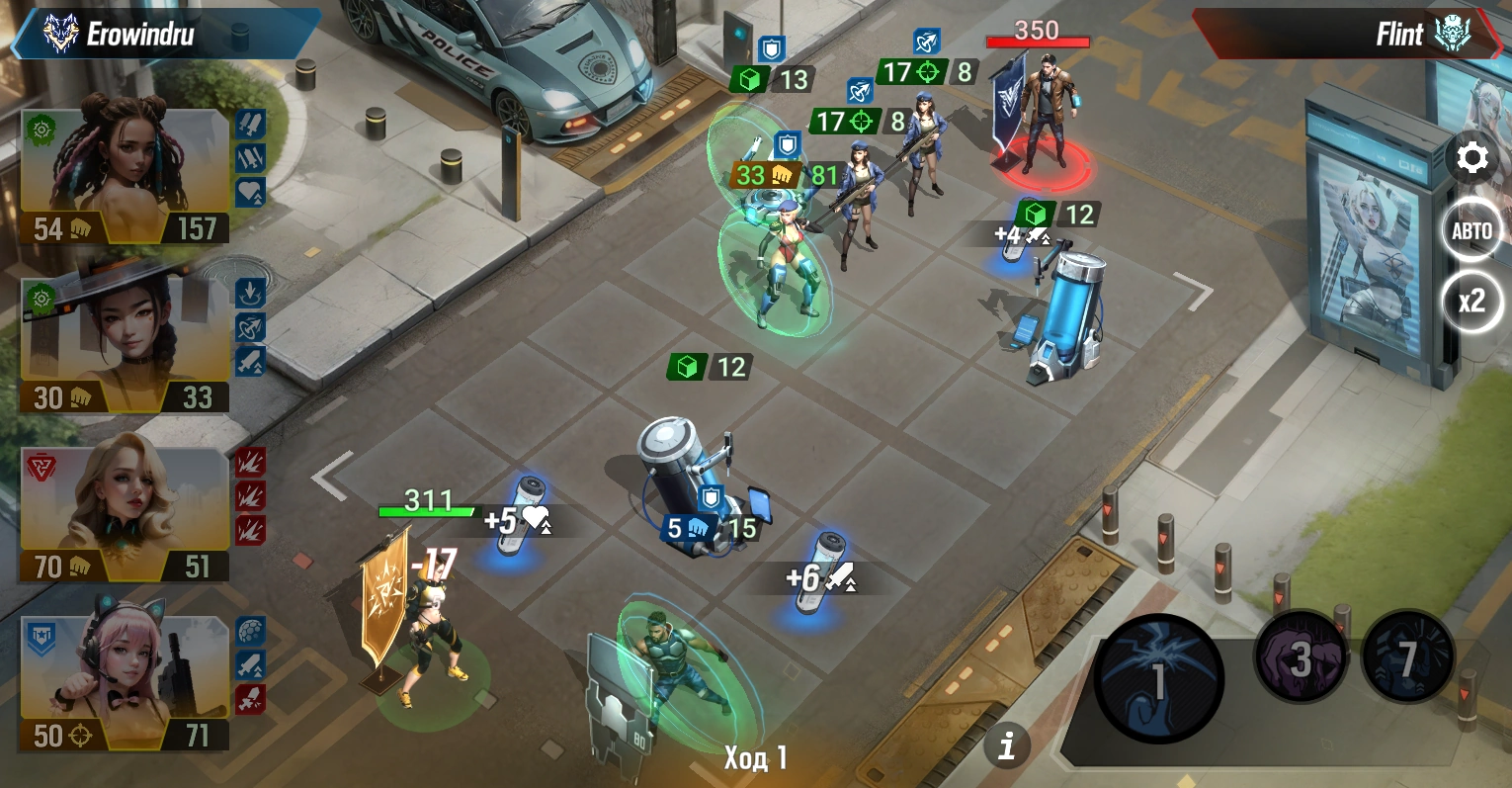1512x788 pixels.
Task: Select the dreadlocked hero card with 157
Action: click(125, 176)
